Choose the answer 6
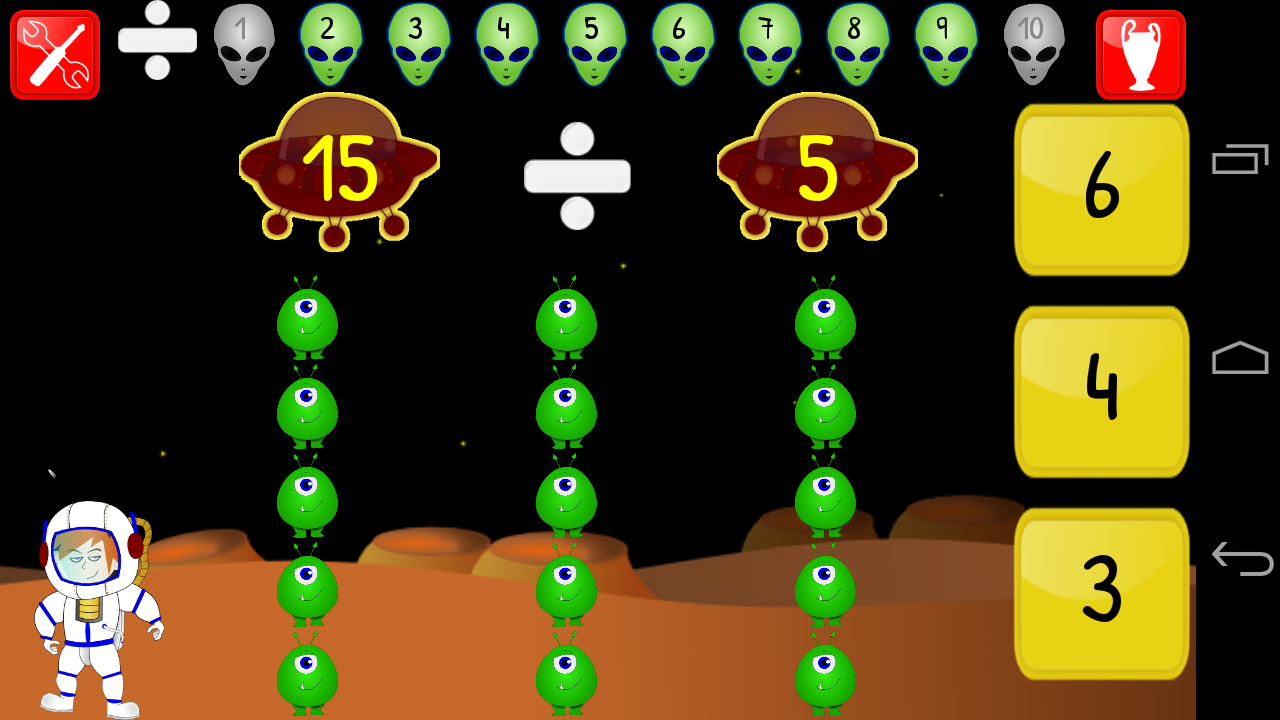 tap(1100, 190)
